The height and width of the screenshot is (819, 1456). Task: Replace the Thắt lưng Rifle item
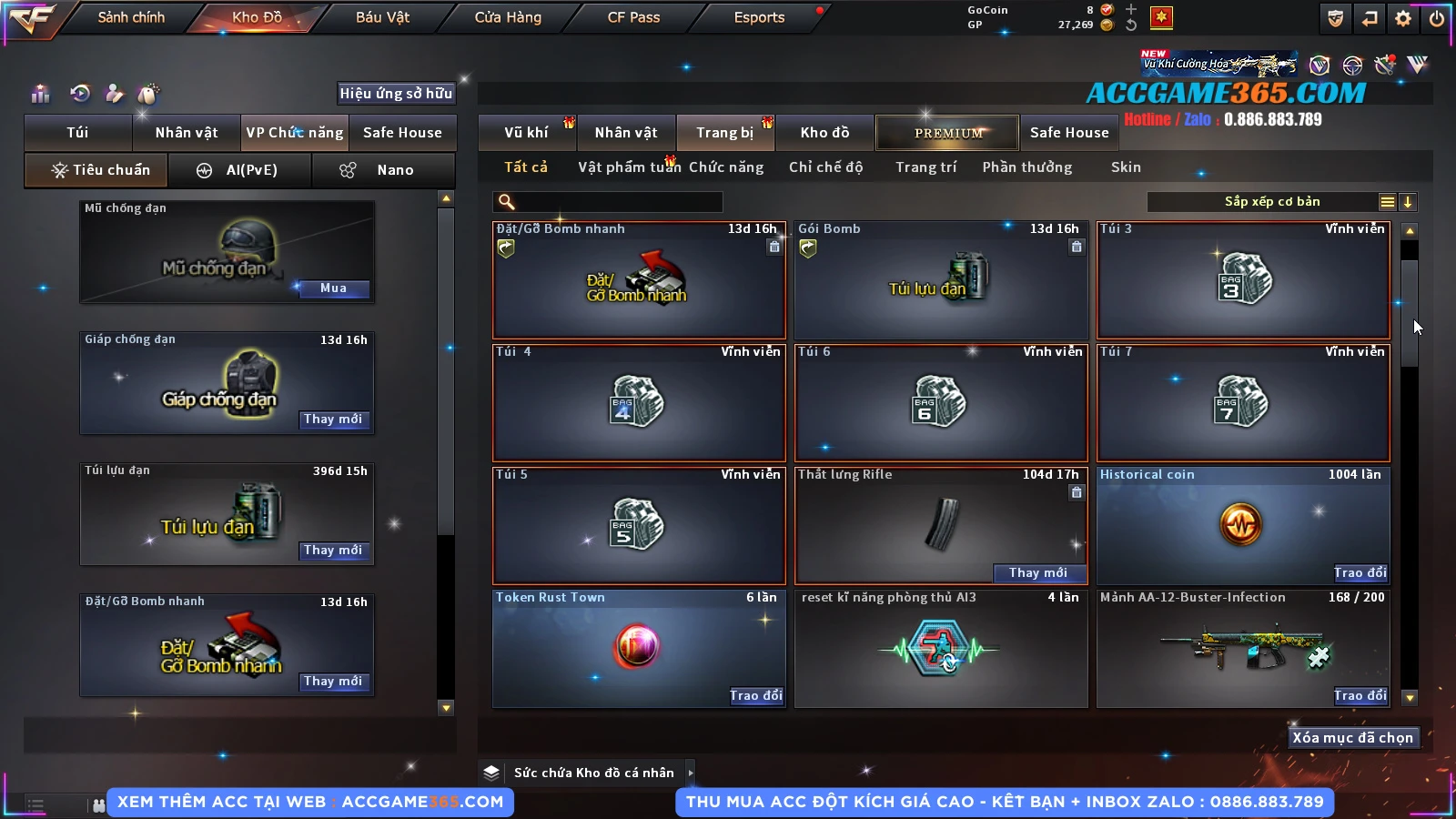point(1037,572)
